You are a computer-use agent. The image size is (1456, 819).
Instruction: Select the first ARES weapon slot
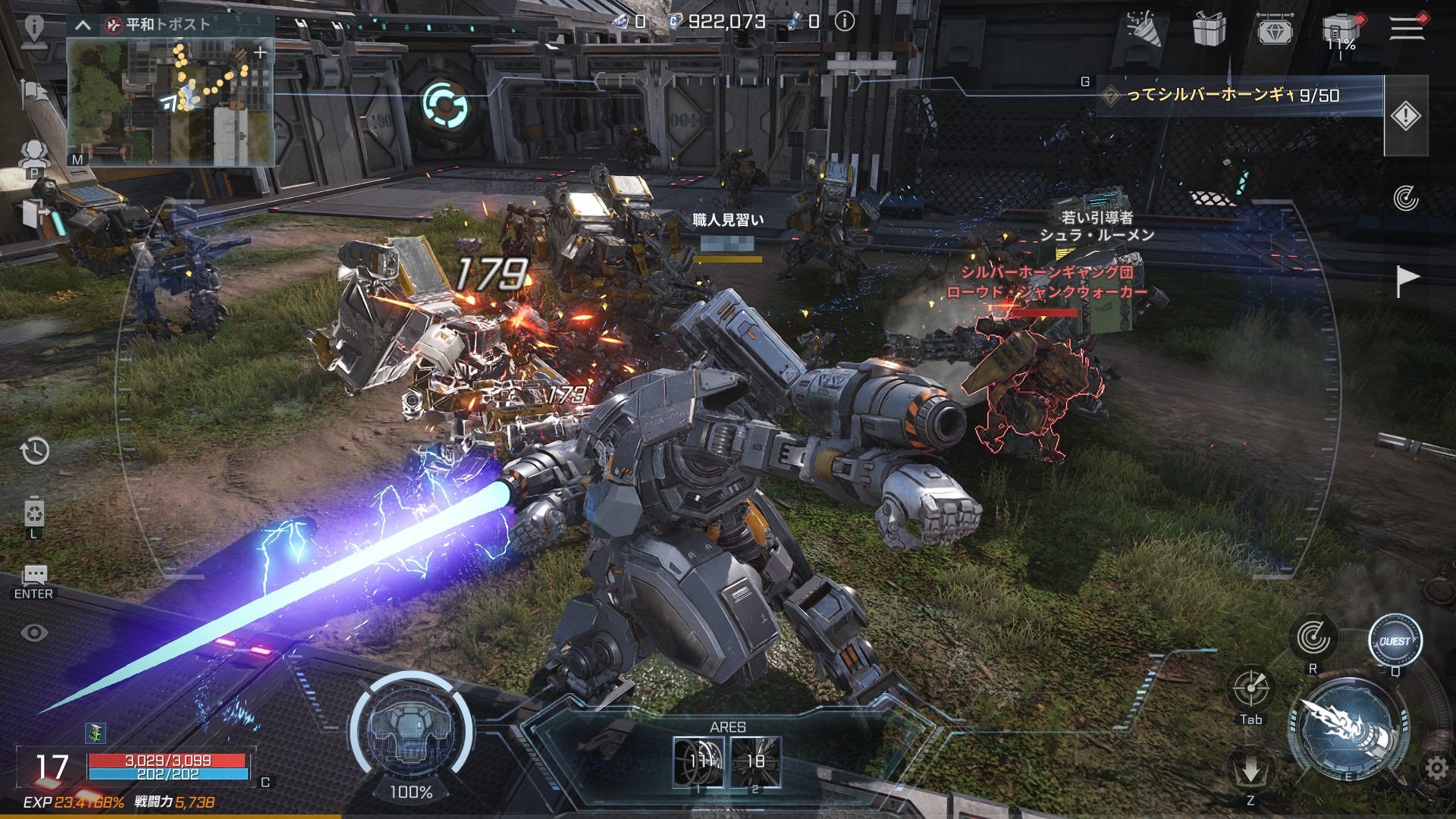tap(698, 761)
